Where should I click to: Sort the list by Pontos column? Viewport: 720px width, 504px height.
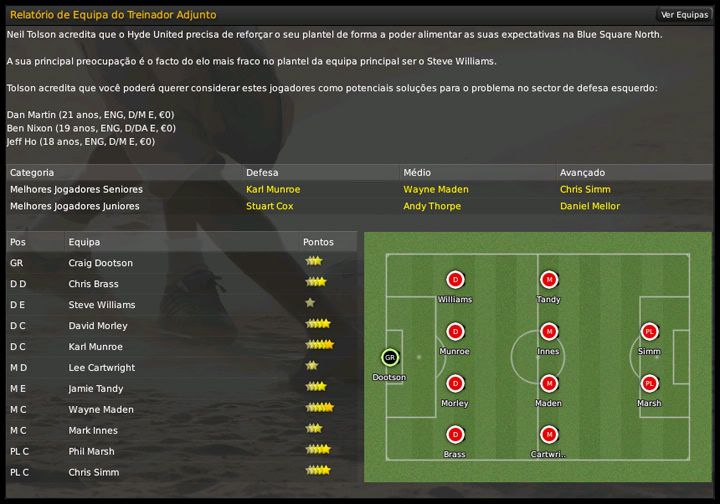point(316,242)
